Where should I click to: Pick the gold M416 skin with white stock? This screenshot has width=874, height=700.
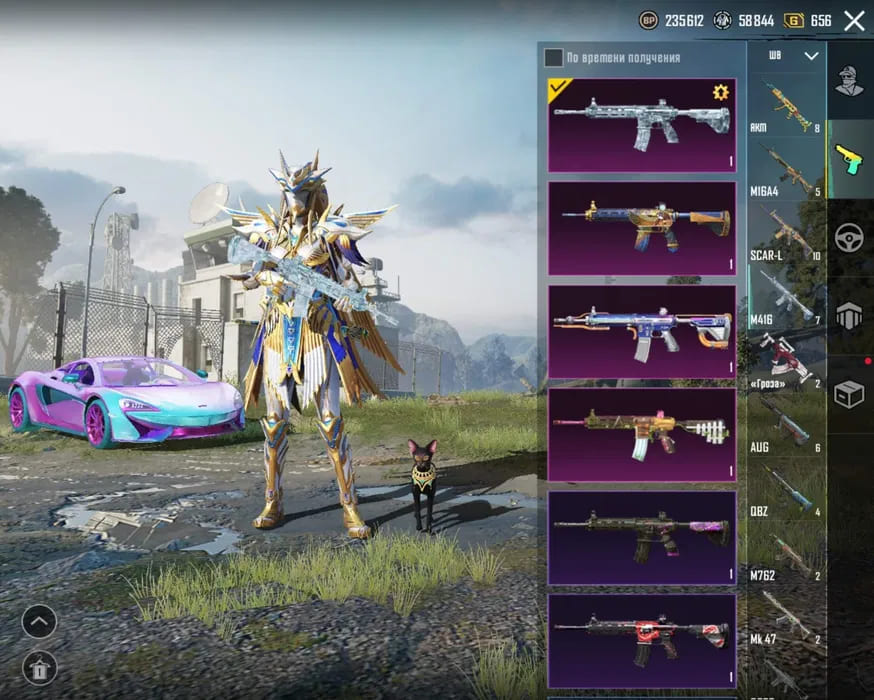pos(641,435)
